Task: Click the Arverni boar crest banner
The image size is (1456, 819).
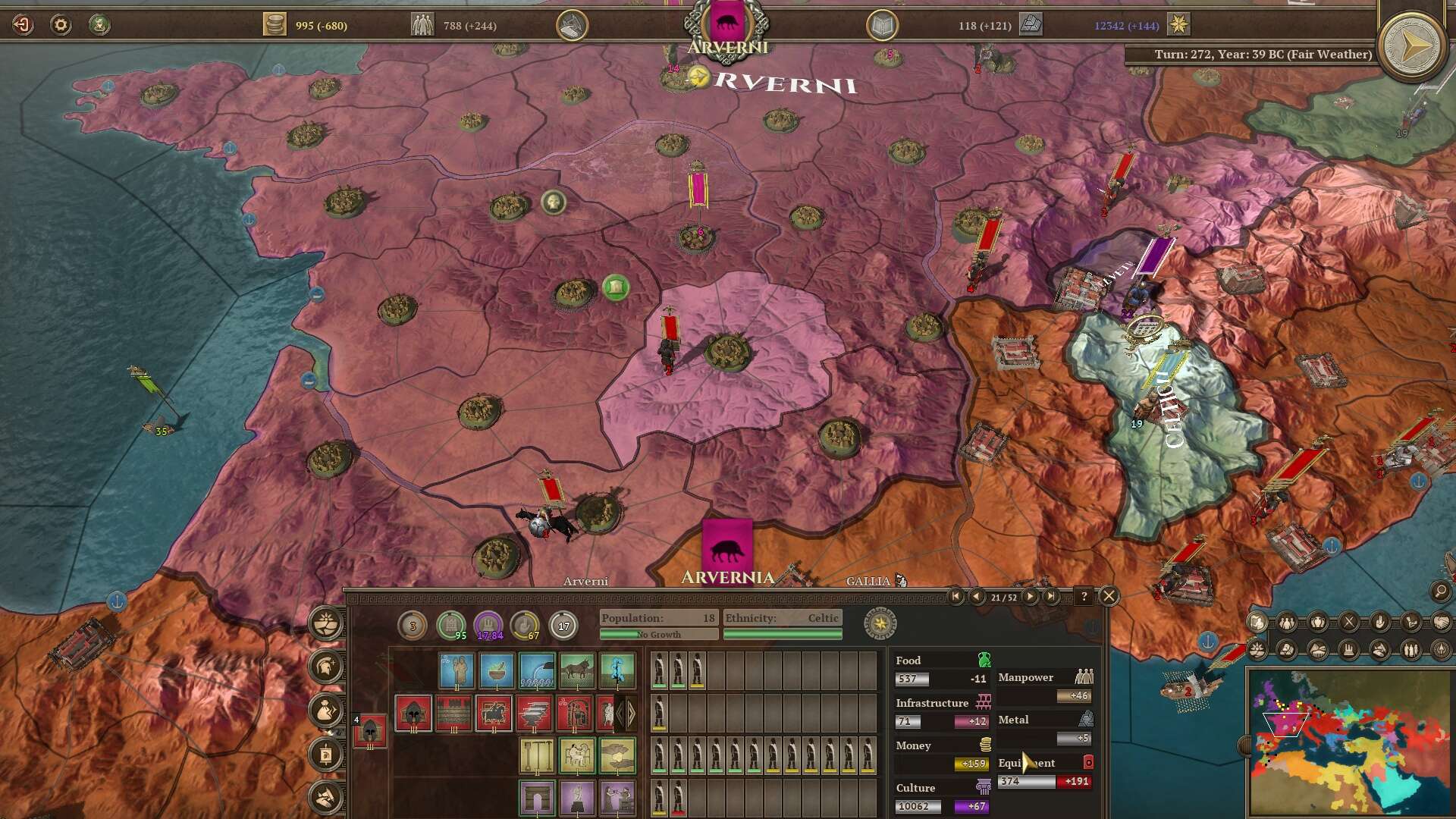Action: [x=728, y=21]
